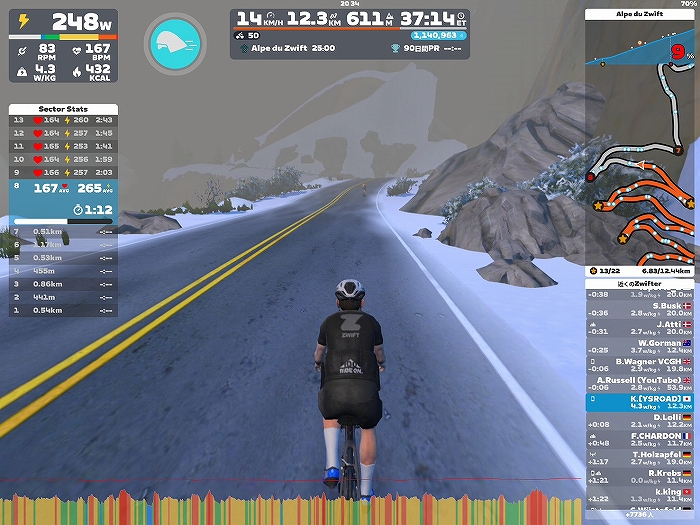The image size is (700, 525).
Task: Select highlighted K.[YSROAD] rider row
Action: point(640,402)
